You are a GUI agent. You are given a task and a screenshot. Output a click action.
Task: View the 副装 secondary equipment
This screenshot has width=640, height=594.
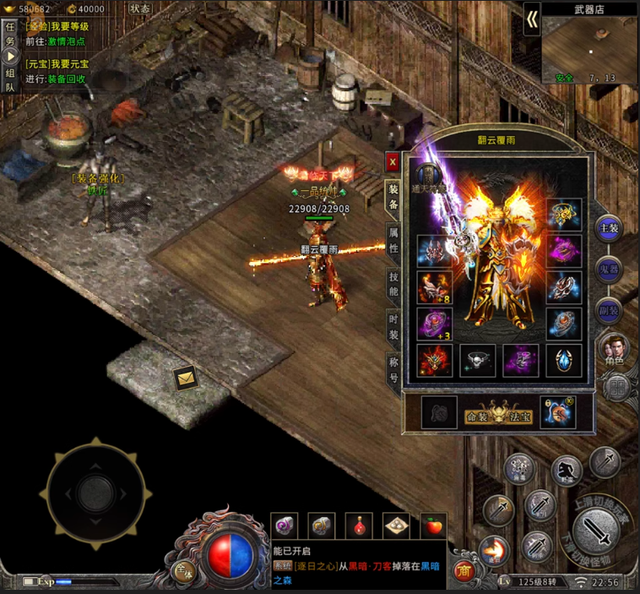tap(608, 310)
